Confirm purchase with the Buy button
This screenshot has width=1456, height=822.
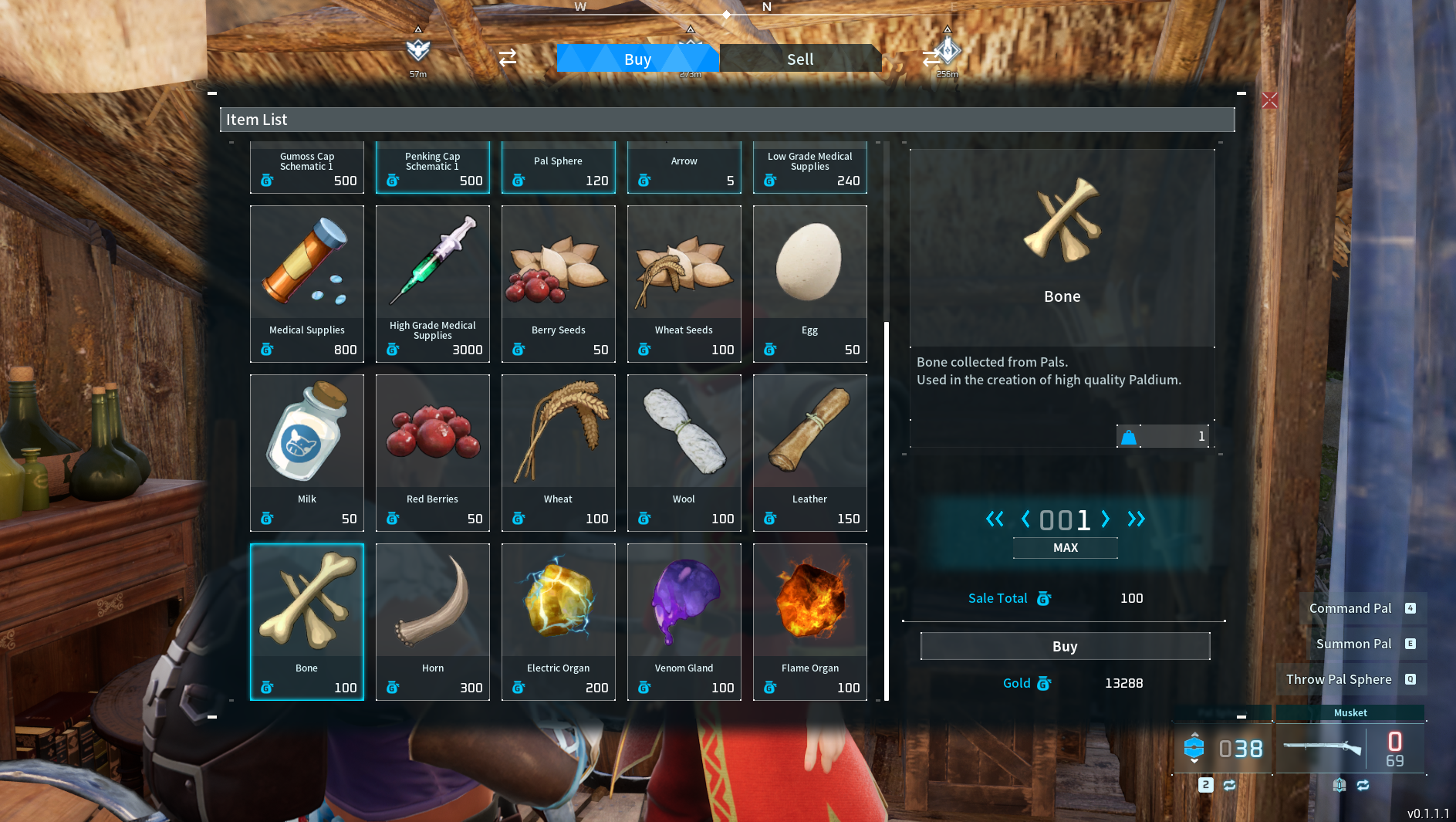(x=1065, y=646)
